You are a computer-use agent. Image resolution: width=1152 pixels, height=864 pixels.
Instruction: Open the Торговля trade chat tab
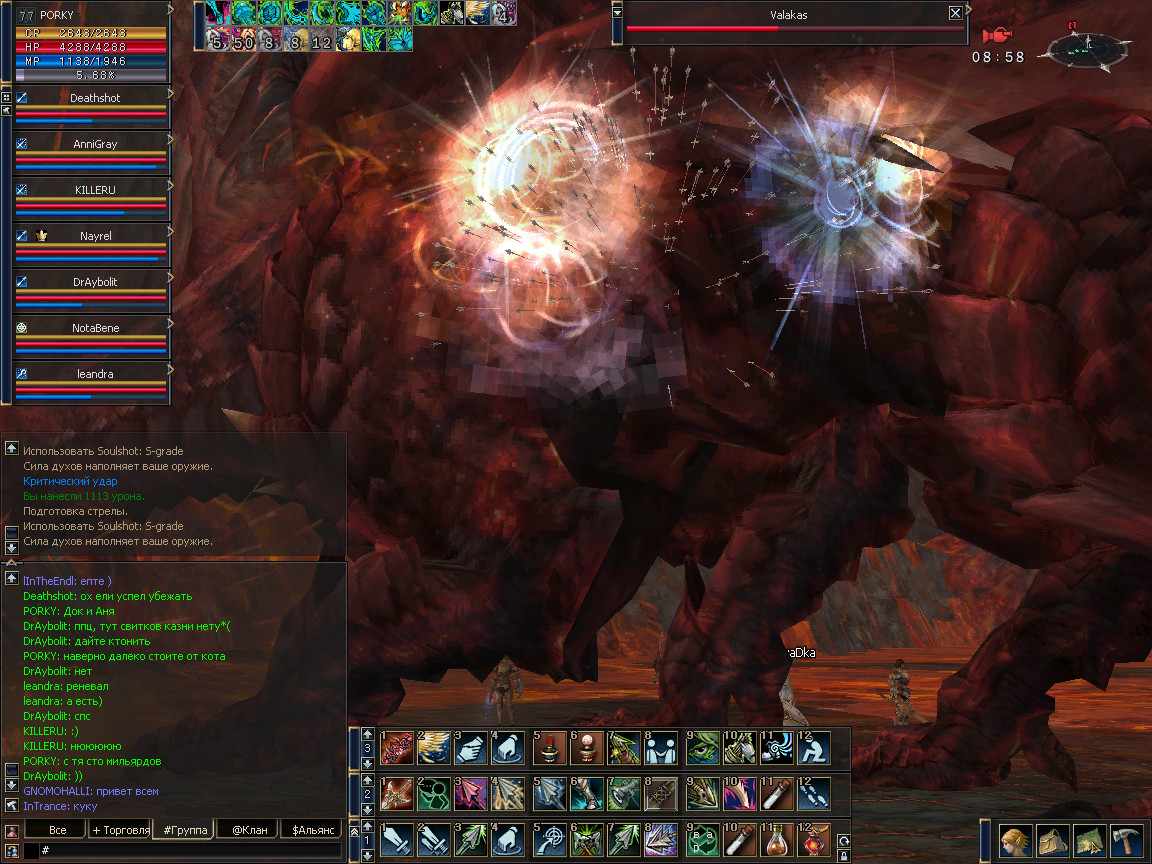[120, 830]
